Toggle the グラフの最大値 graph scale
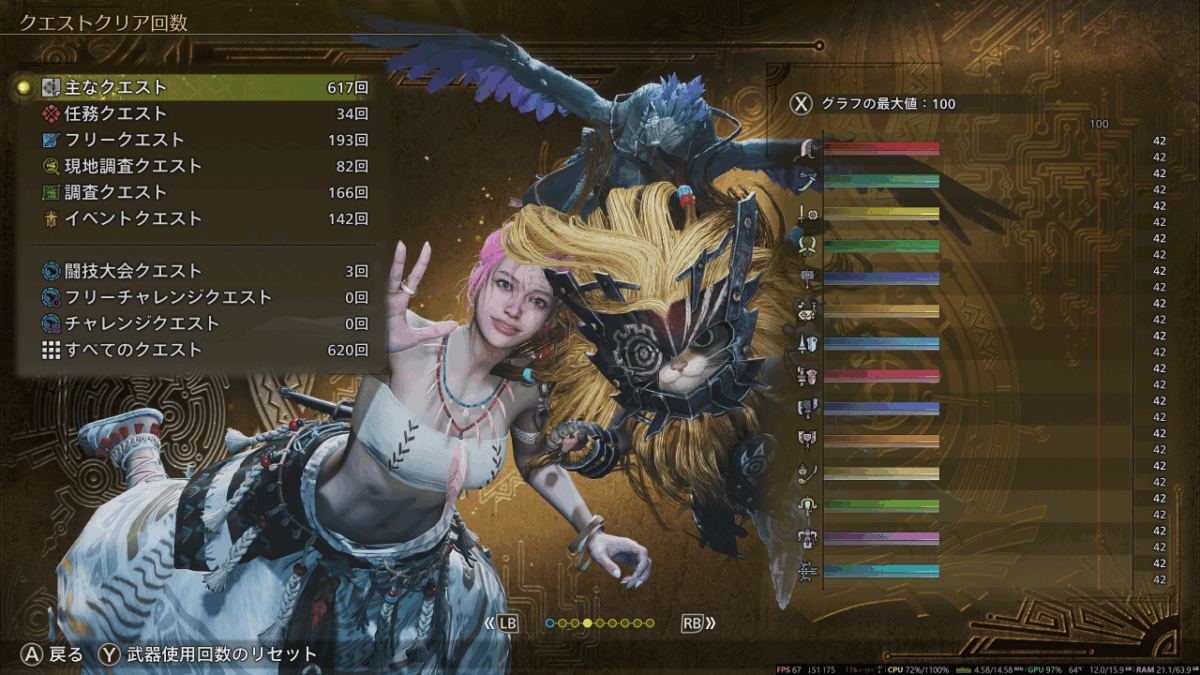The width and height of the screenshot is (1200, 675). tap(871, 103)
